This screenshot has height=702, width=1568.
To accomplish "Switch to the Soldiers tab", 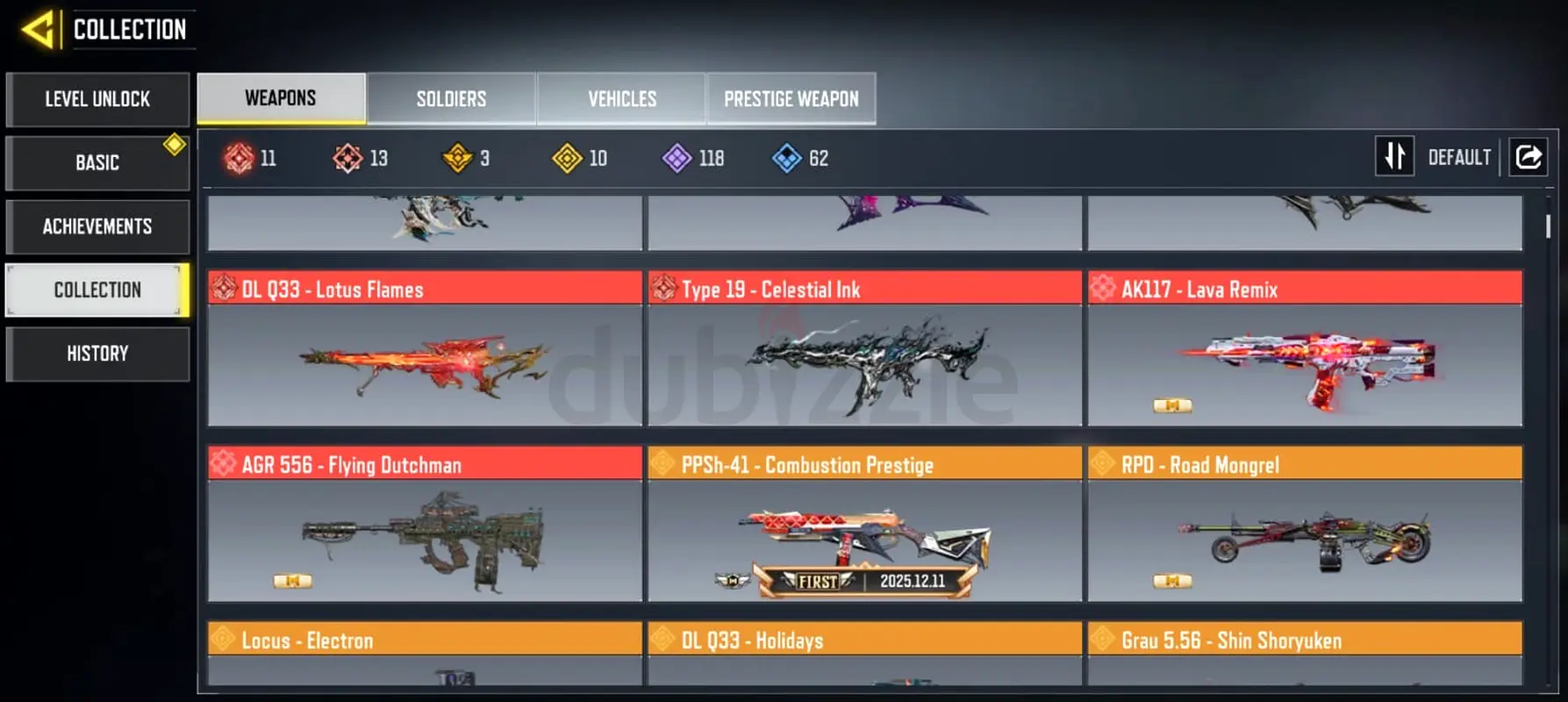I will (451, 98).
